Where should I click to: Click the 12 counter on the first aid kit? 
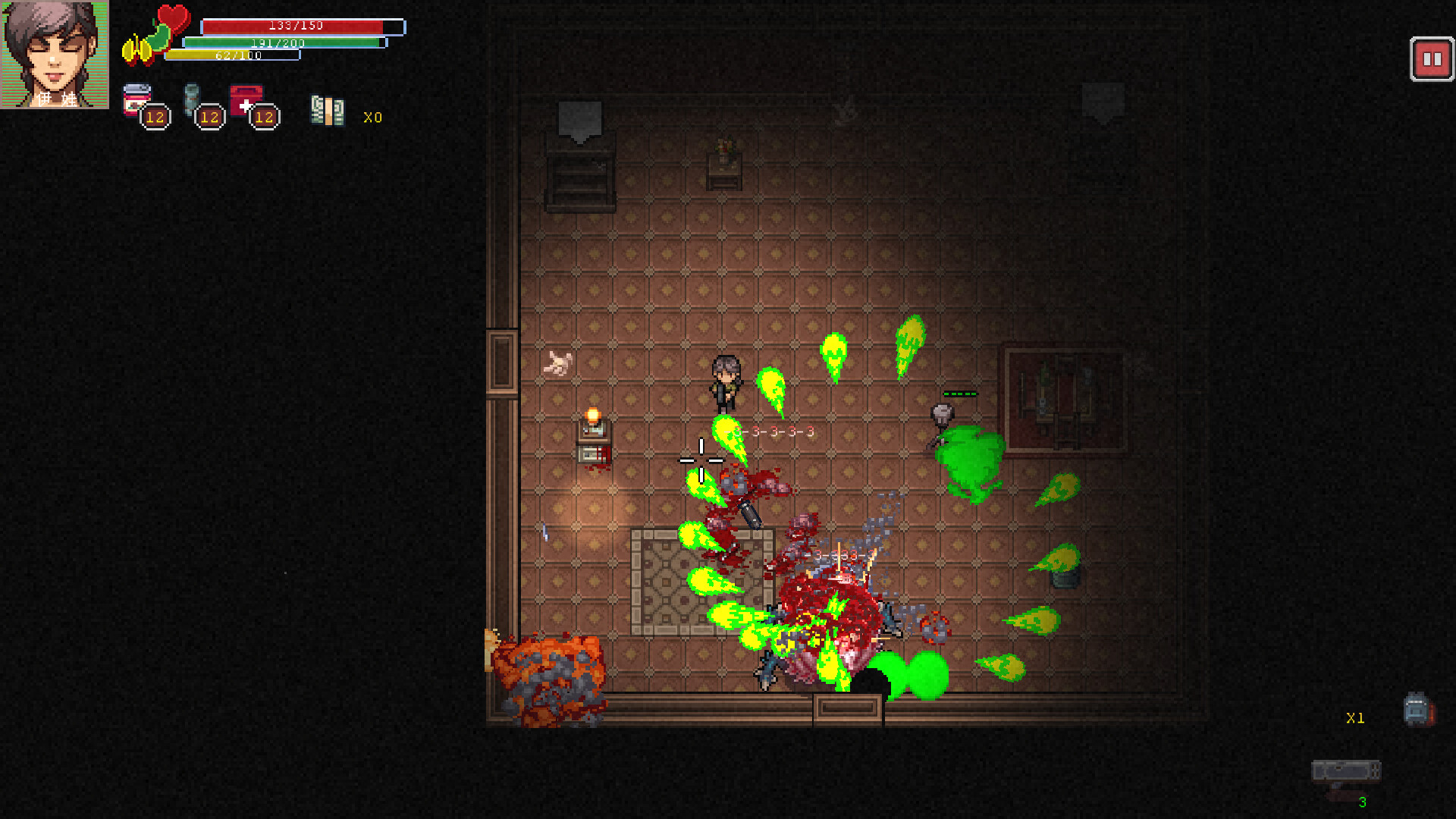click(264, 118)
